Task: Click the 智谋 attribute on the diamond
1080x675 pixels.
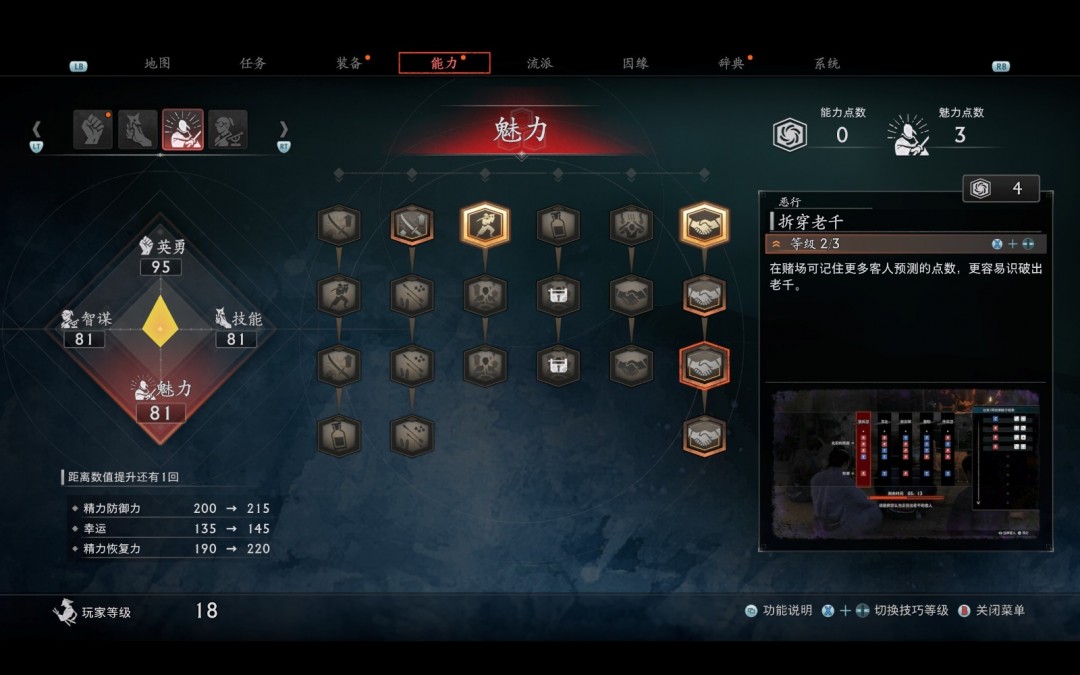Action: pyautogui.click(x=84, y=329)
